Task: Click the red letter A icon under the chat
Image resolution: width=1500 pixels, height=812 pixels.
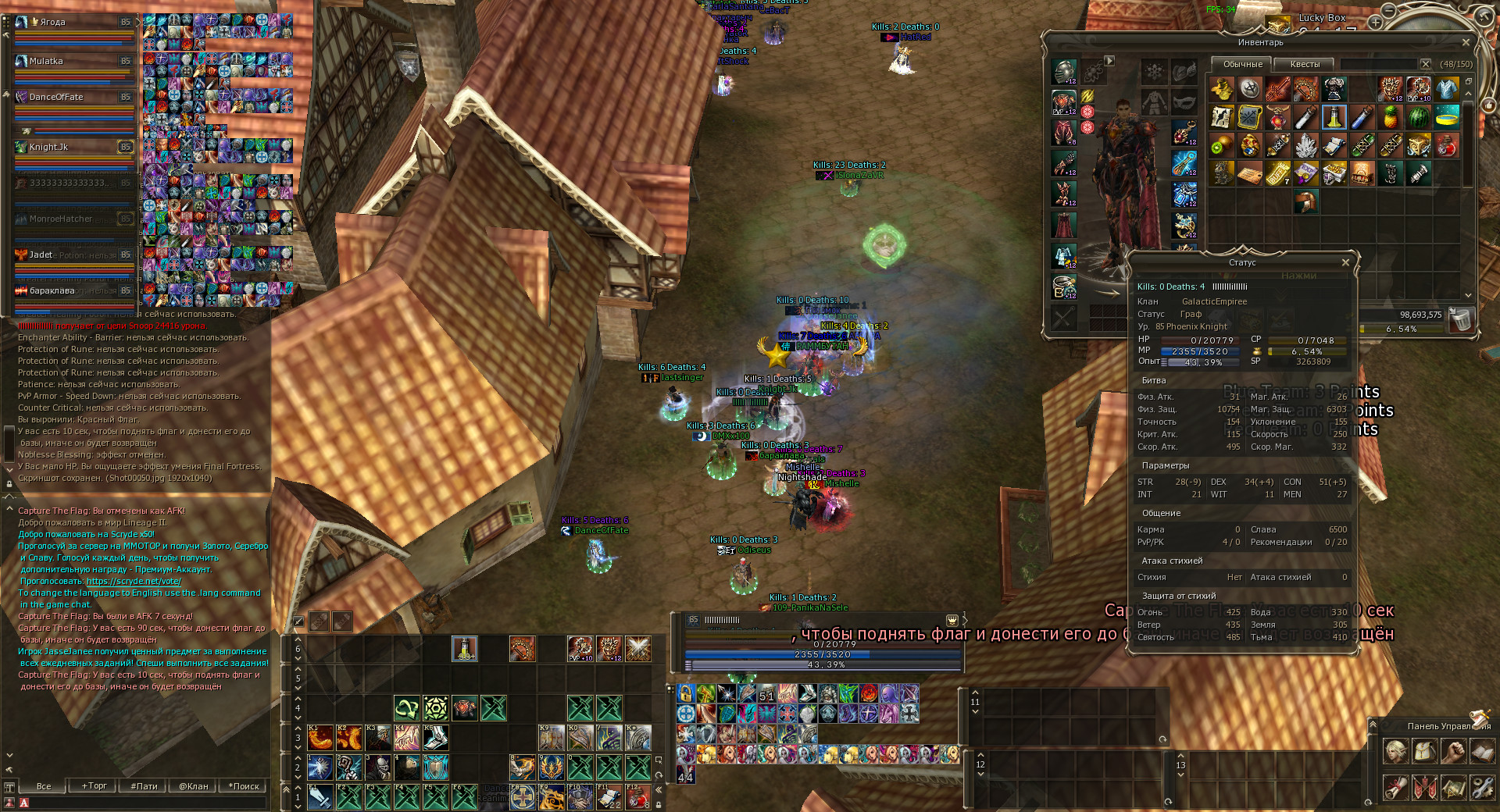Action: coord(24,802)
